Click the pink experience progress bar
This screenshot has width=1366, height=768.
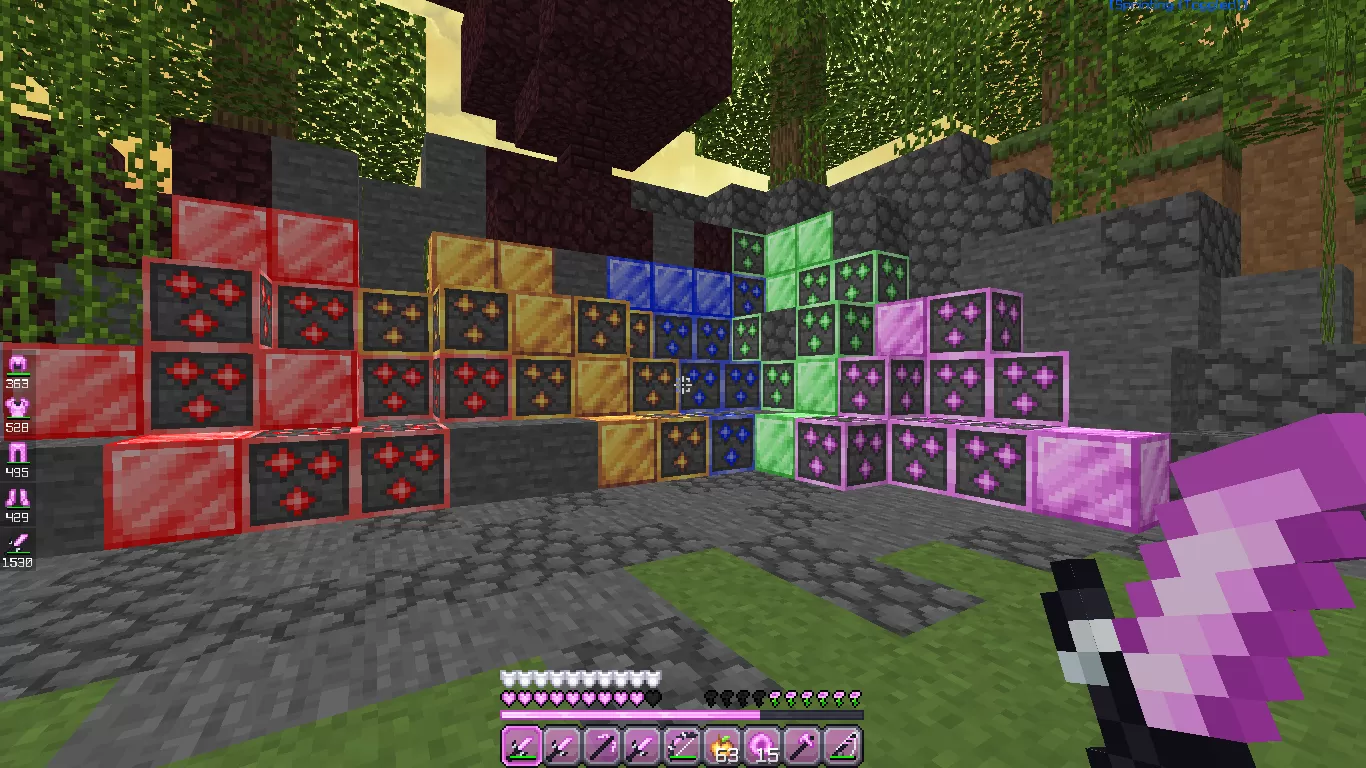(680, 715)
